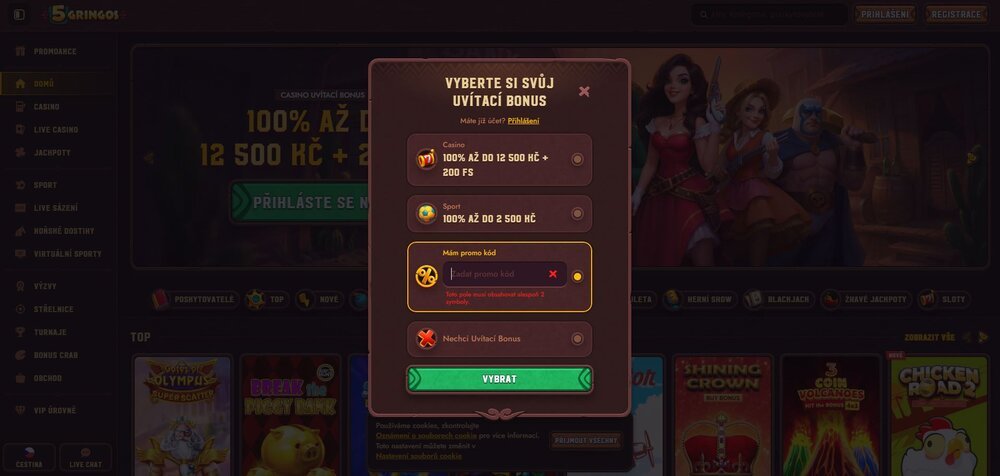Image resolution: width=1000 pixels, height=476 pixels.
Task: Open Turnaje in the sidebar
Action: pyautogui.click(x=50, y=332)
